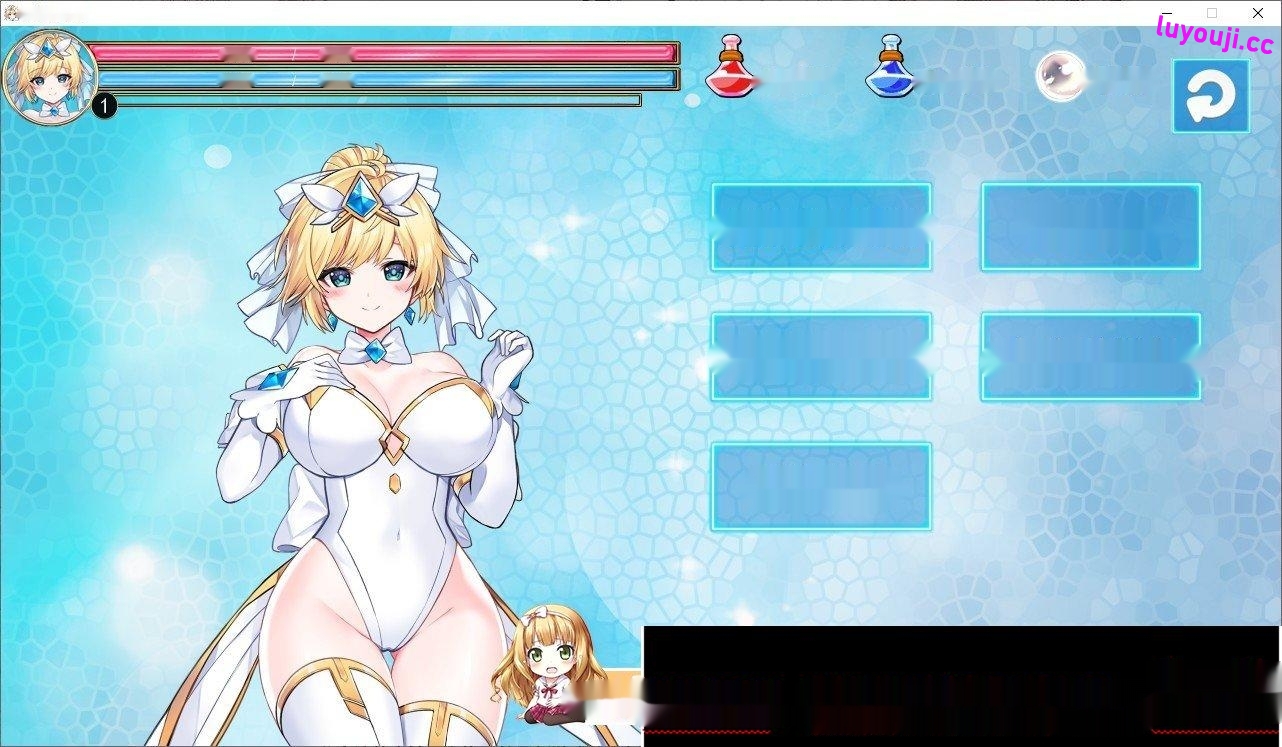Click the game icon in the title bar

[12, 13]
